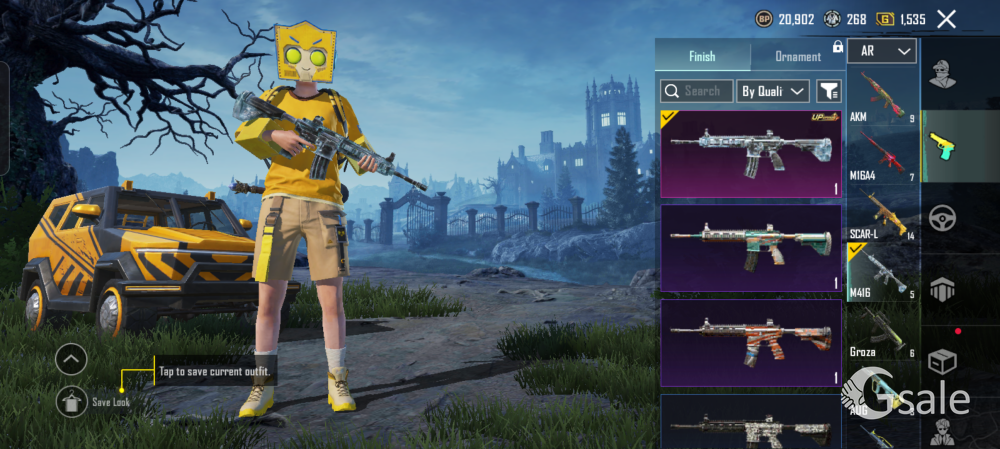Expand the AR weapon type dropdown
This screenshot has height=449, width=1000.
(882, 51)
